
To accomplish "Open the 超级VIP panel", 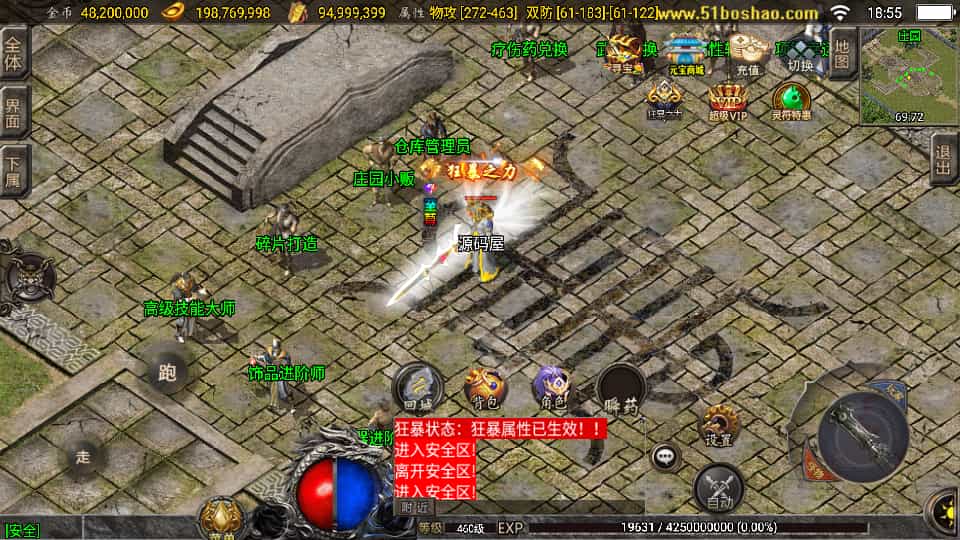I will point(728,102).
